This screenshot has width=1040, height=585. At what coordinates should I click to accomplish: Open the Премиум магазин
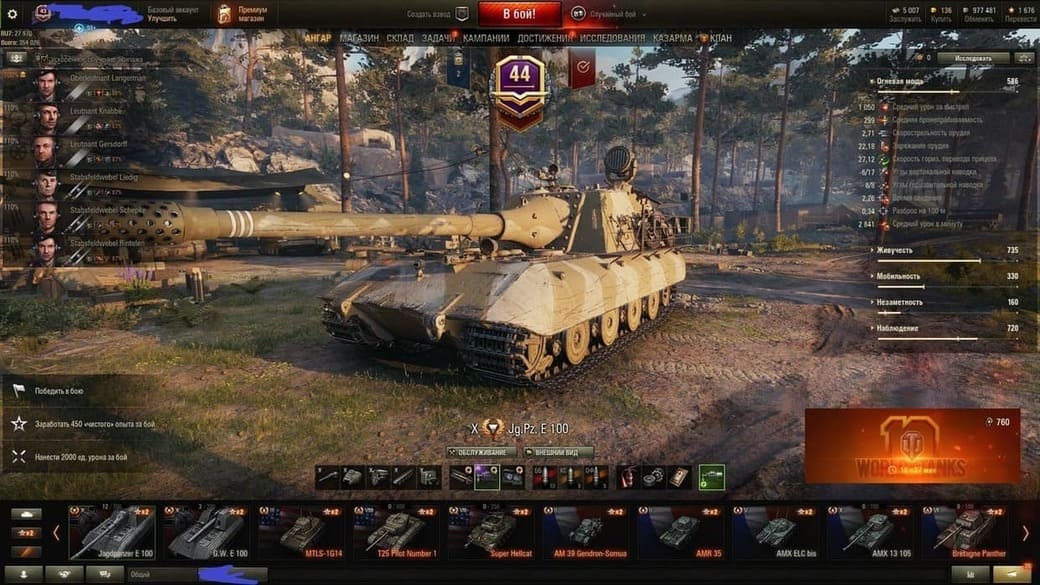[243, 14]
